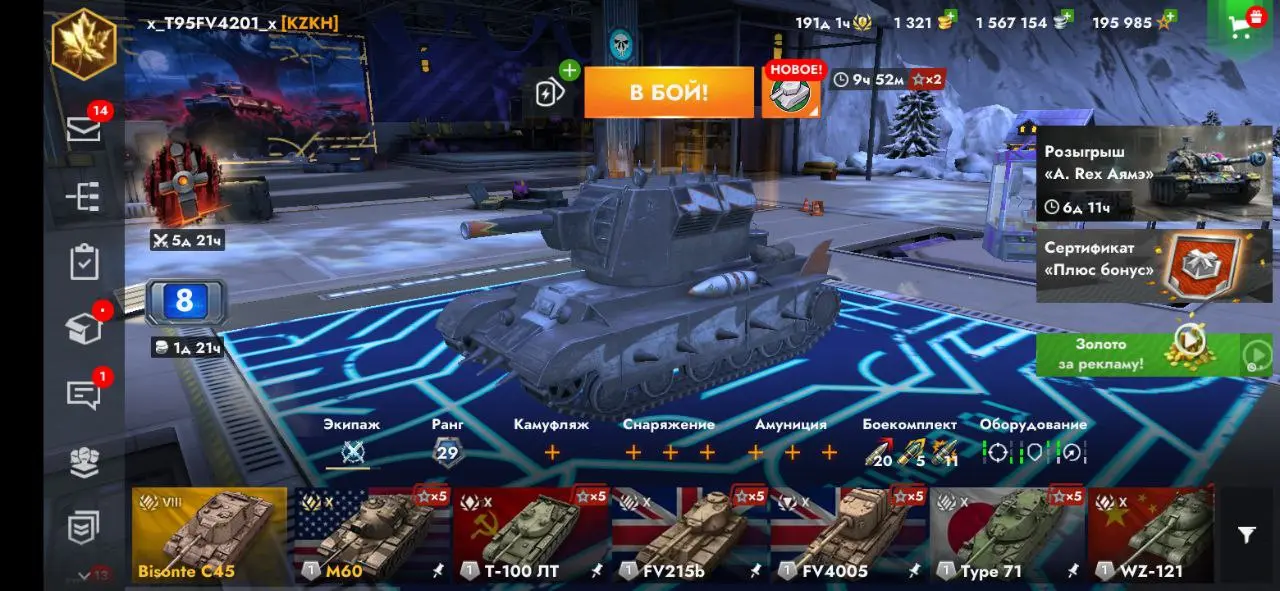
Task: Start battle with the В БОЙ! button
Action: (668, 93)
